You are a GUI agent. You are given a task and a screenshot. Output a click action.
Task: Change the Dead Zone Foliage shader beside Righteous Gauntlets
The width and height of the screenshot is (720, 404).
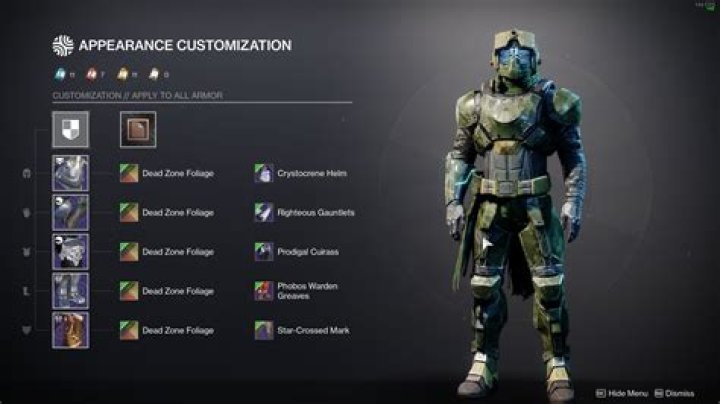pos(128,212)
